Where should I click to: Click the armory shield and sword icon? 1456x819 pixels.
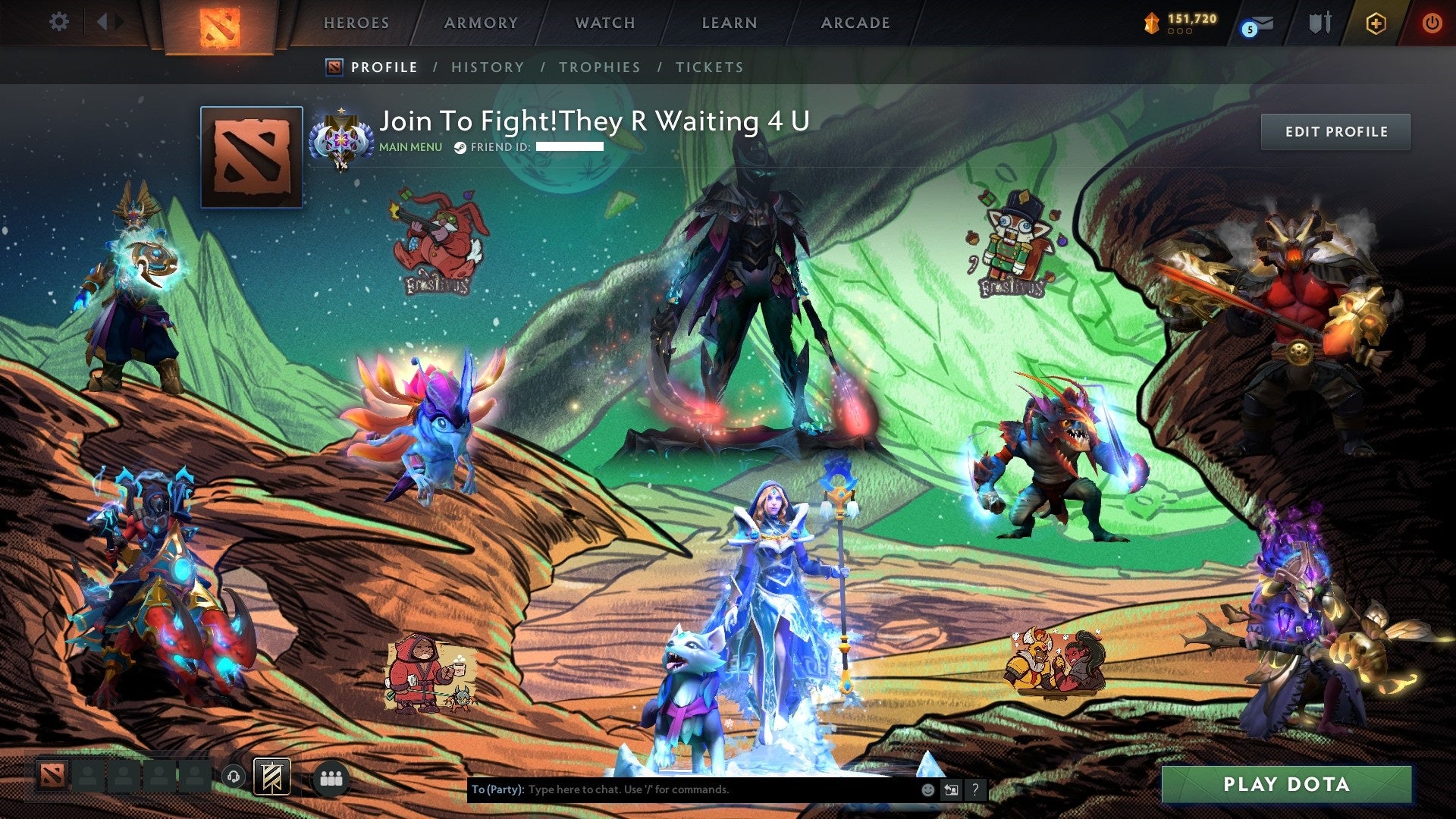click(x=1319, y=23)
